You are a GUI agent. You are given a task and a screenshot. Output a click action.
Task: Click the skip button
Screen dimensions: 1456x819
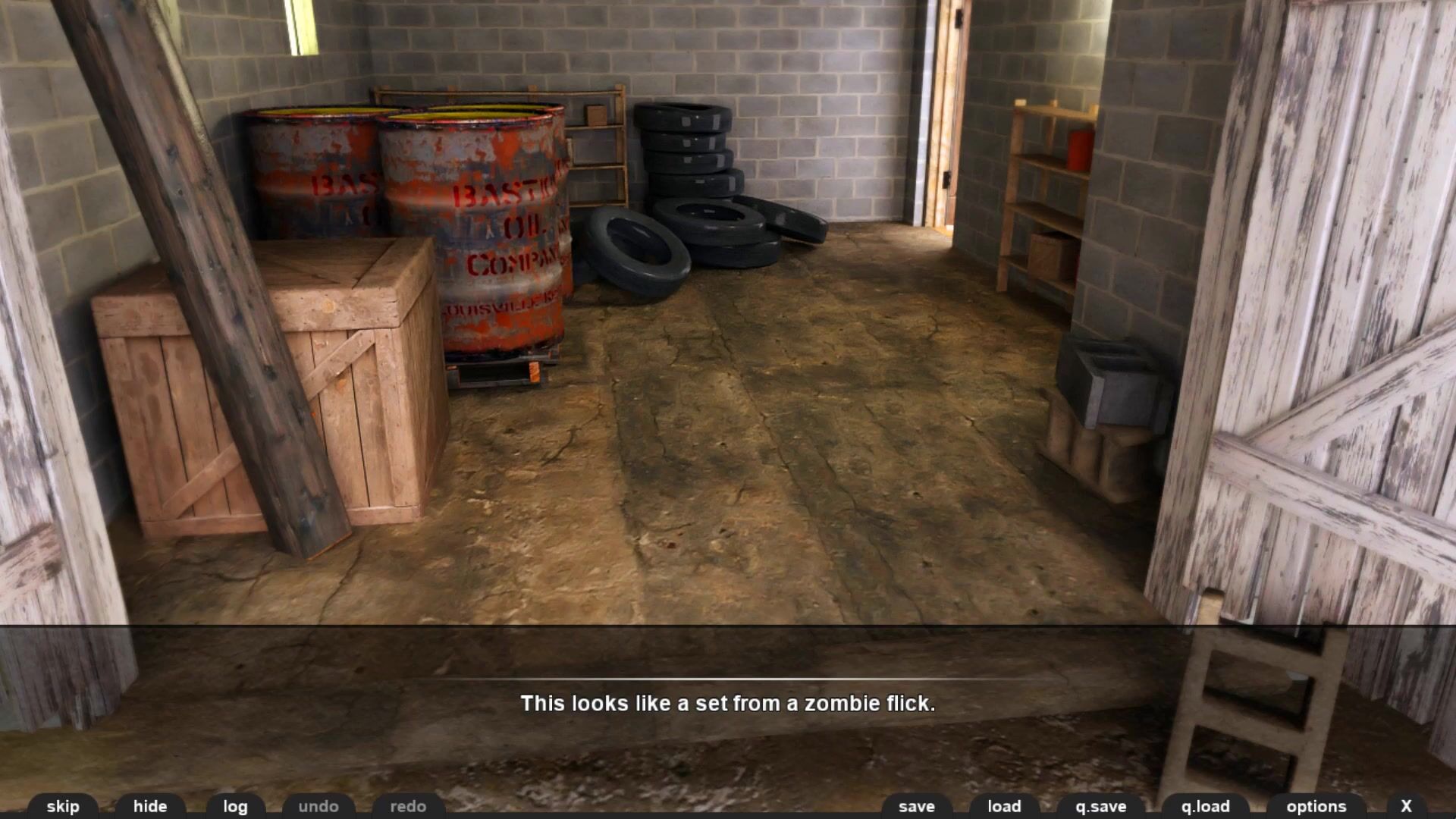(x=63, y=806)
